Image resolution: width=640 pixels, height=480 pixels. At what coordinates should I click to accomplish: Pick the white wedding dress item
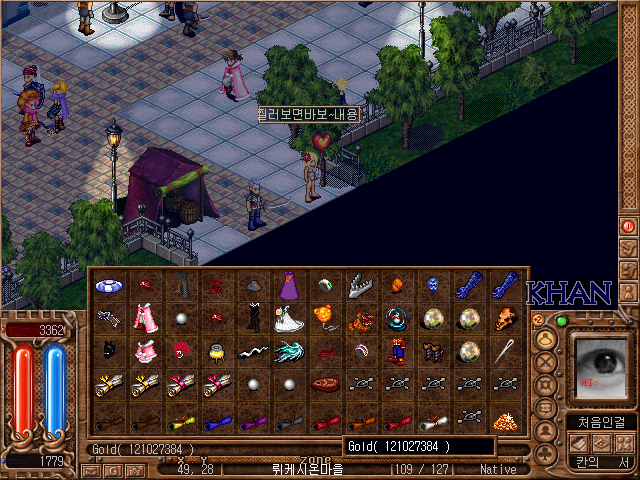point(289,319)
